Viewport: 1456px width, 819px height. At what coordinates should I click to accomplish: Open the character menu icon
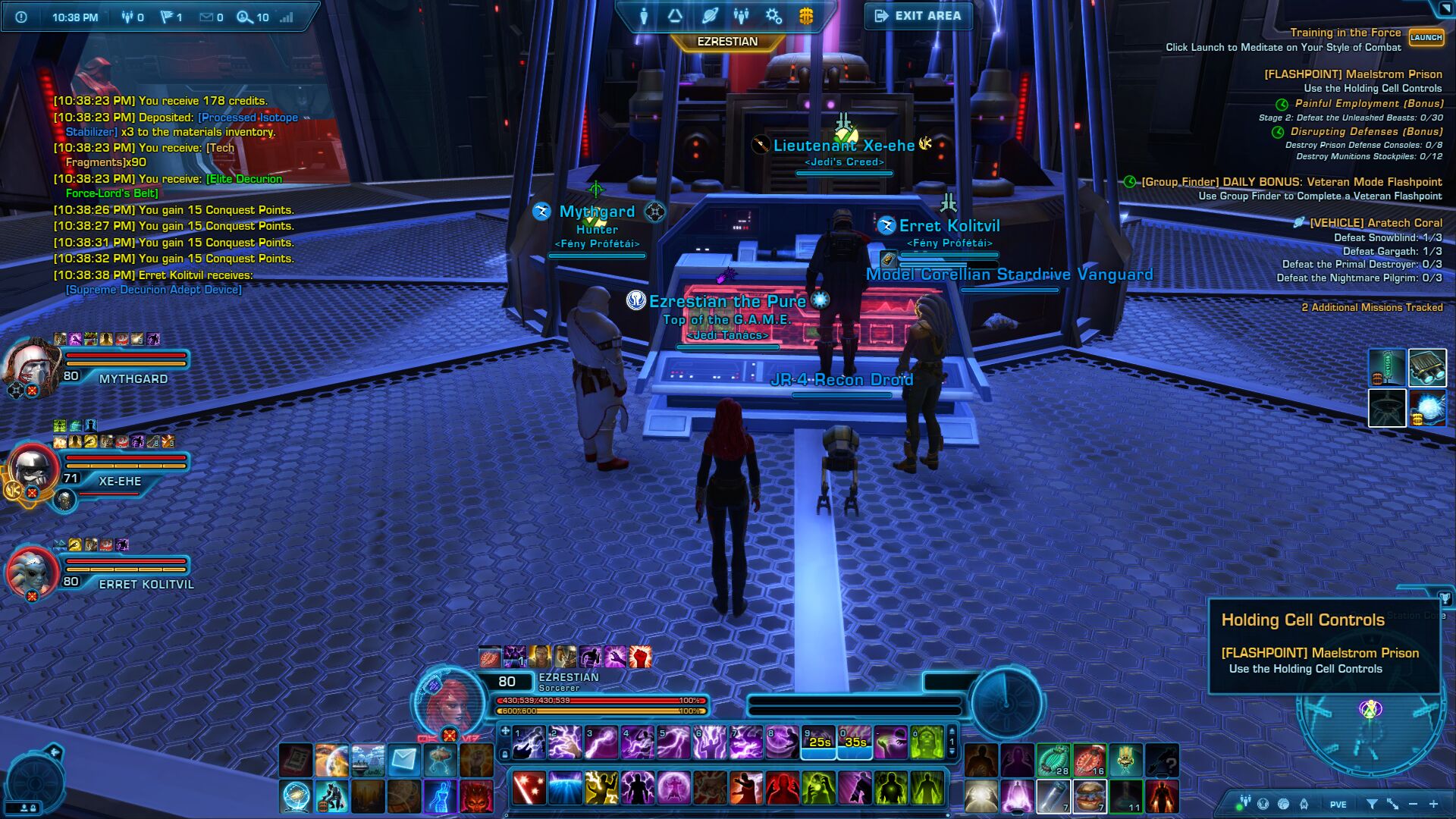point(643,16)
